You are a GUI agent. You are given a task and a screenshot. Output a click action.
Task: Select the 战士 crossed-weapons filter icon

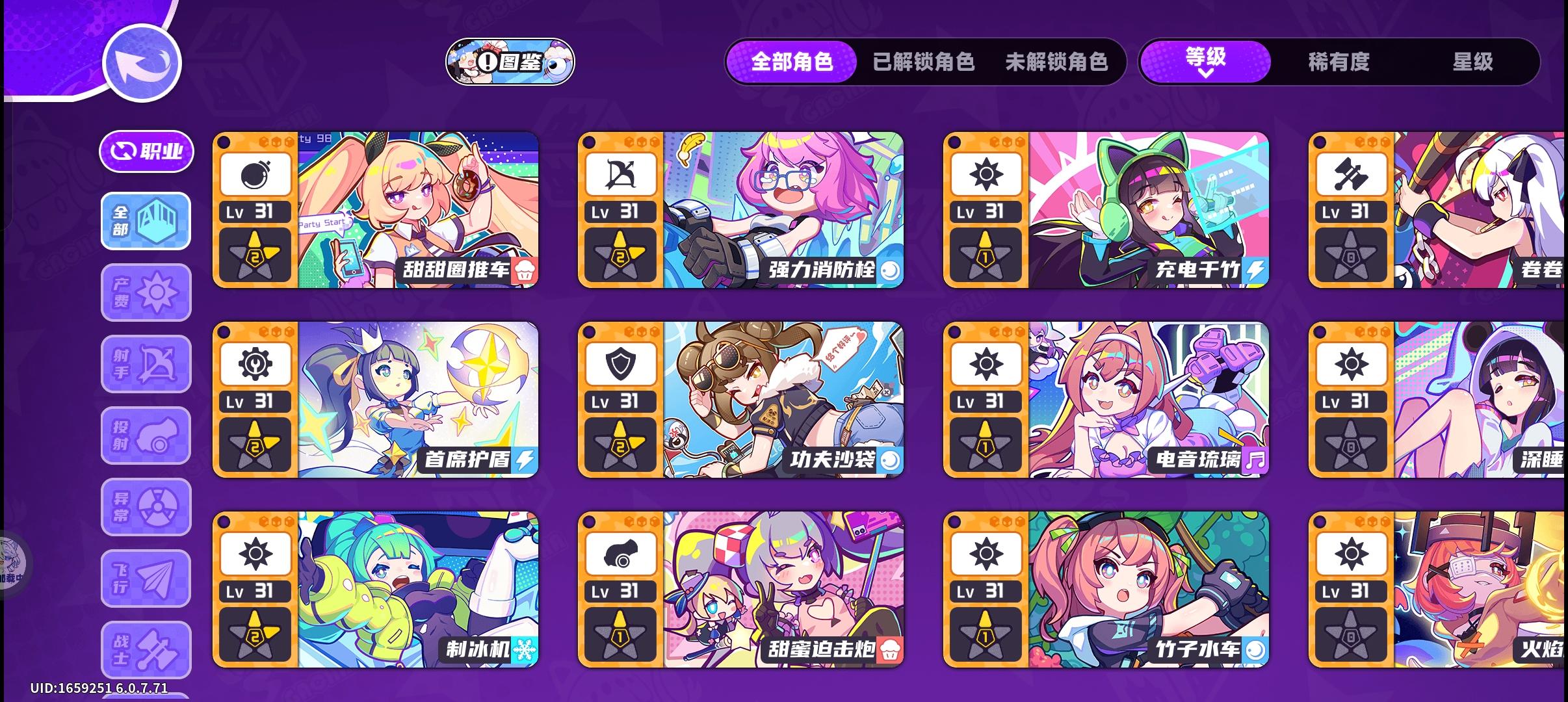[x=146, y=649]
